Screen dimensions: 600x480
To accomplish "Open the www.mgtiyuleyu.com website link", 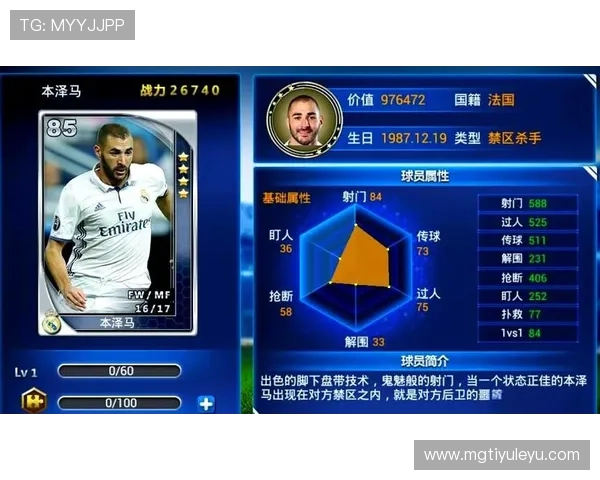I will (501, 455).
